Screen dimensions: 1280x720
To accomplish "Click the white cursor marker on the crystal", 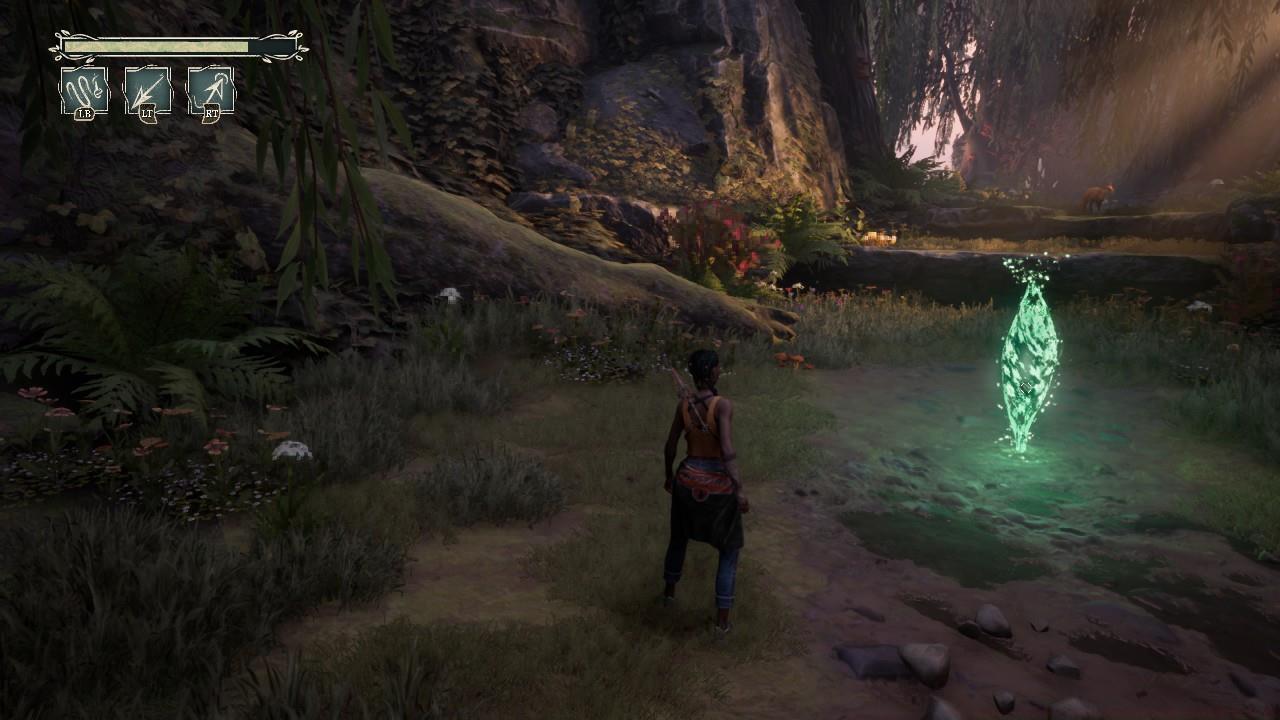I will [x=1024, y=388].
